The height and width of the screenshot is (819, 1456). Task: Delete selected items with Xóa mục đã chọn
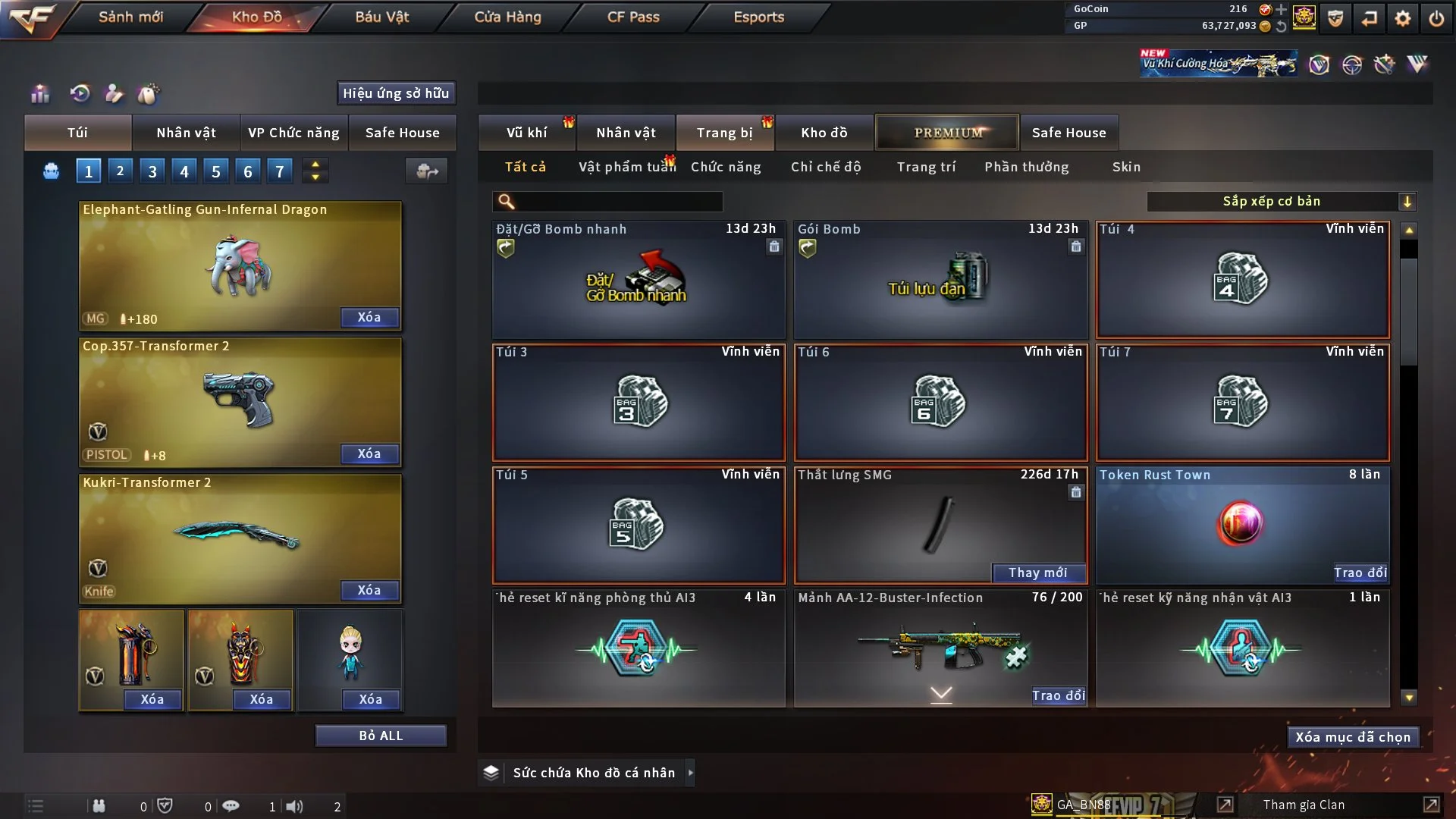(x=1353, y=737)
